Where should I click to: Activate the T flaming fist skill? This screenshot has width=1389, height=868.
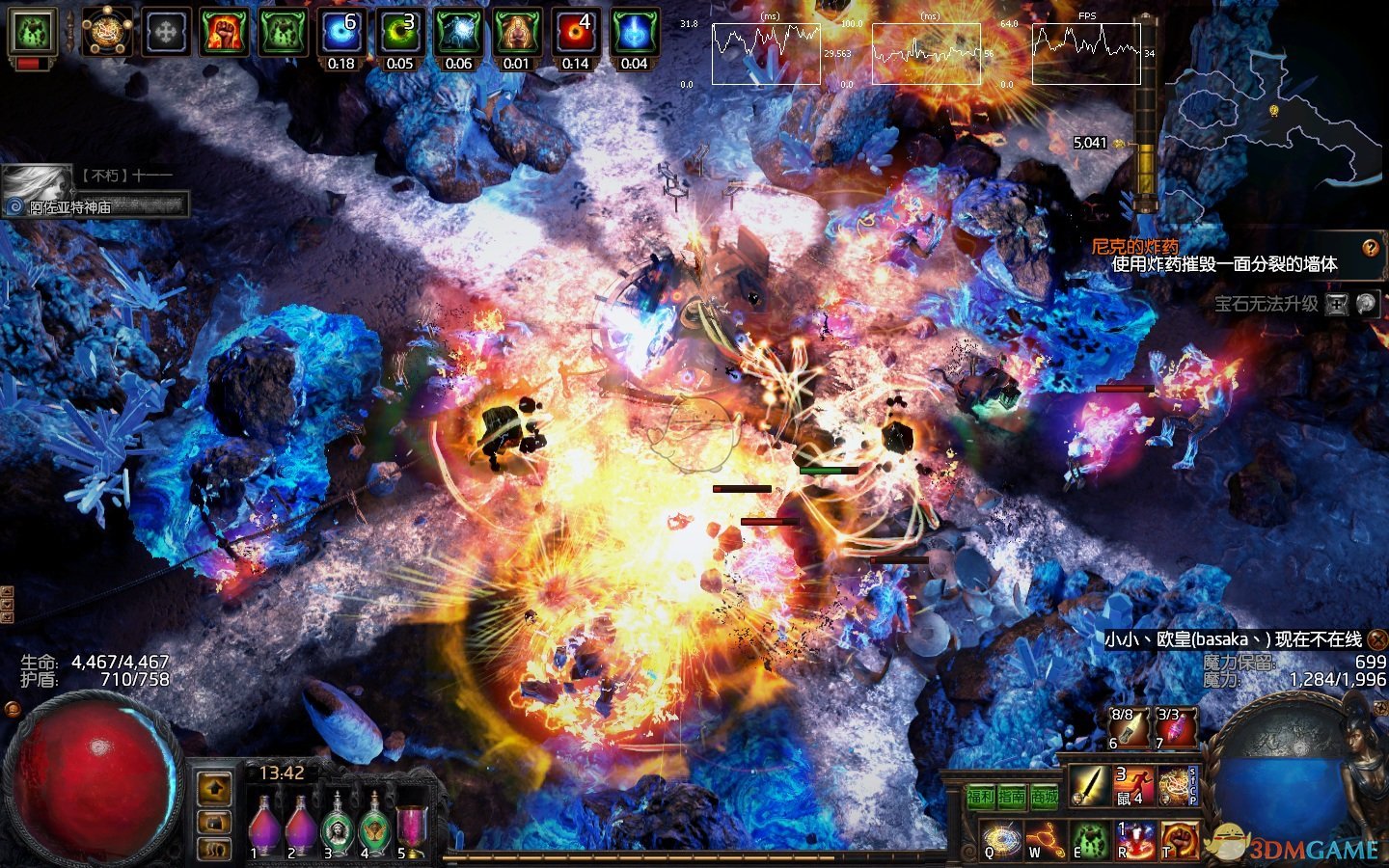[x=1179, y=840]
